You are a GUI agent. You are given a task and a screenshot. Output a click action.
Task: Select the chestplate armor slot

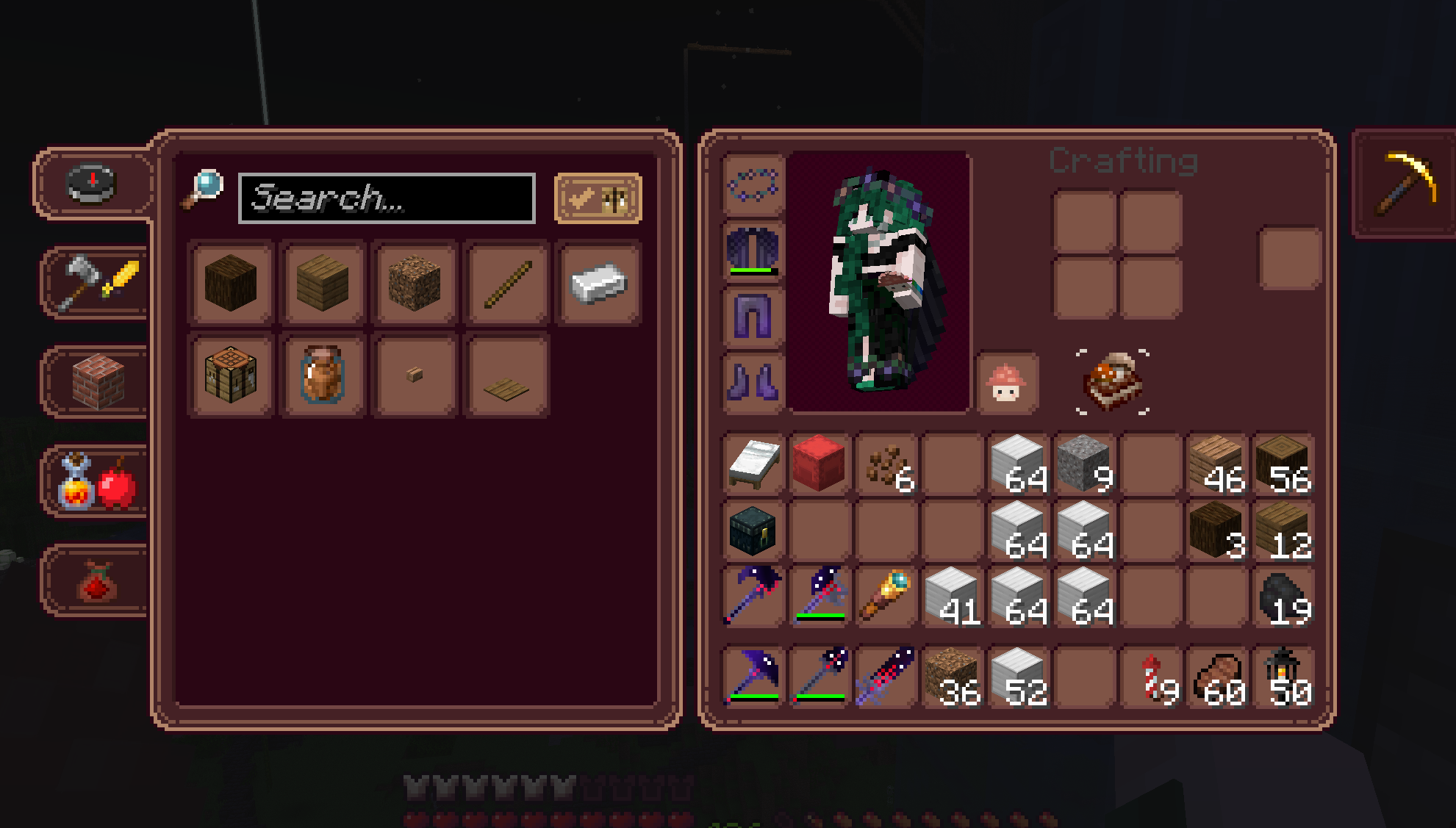pyautogui.click(x=753, y=250)
